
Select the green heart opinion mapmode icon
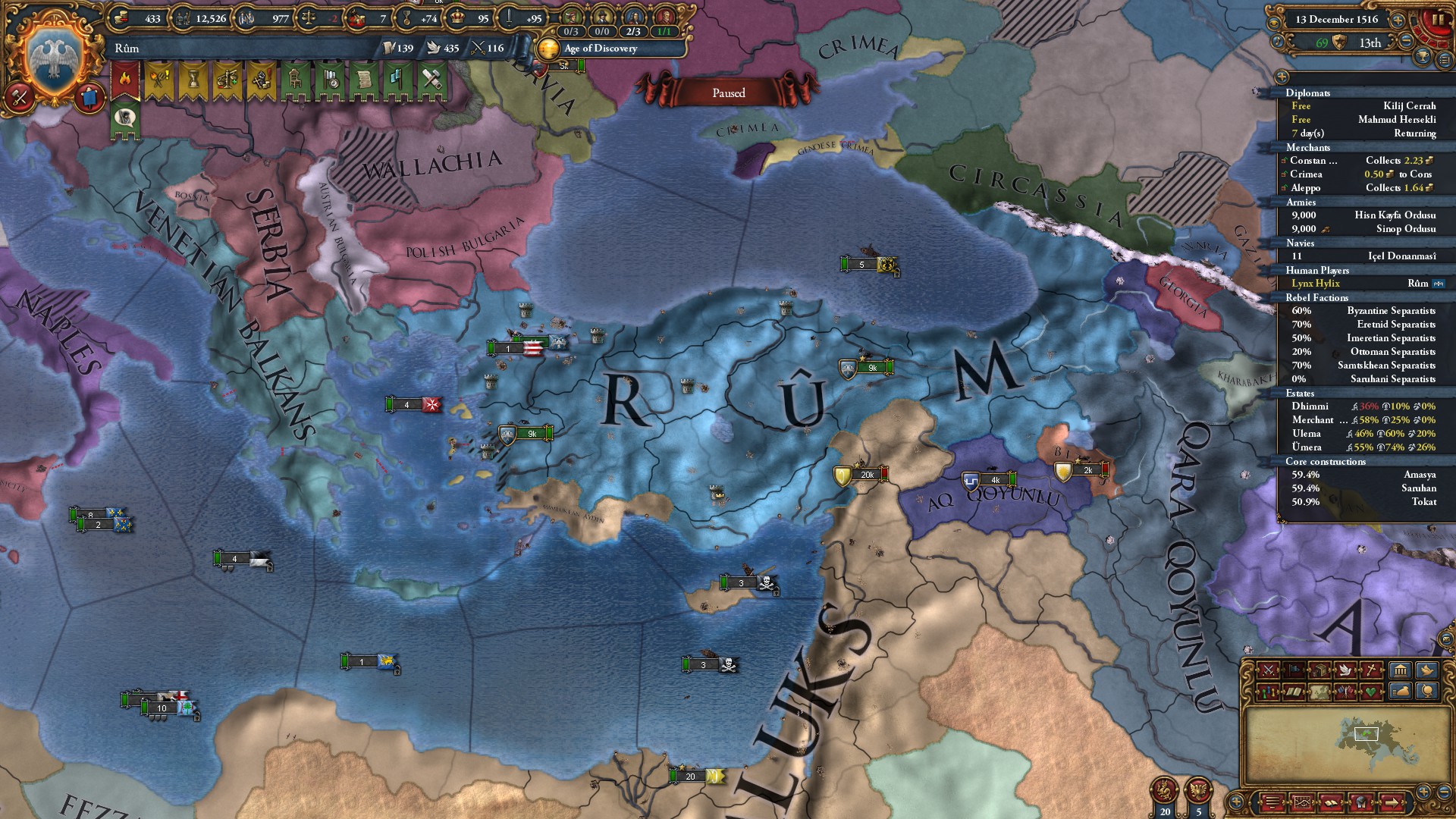1371,691
